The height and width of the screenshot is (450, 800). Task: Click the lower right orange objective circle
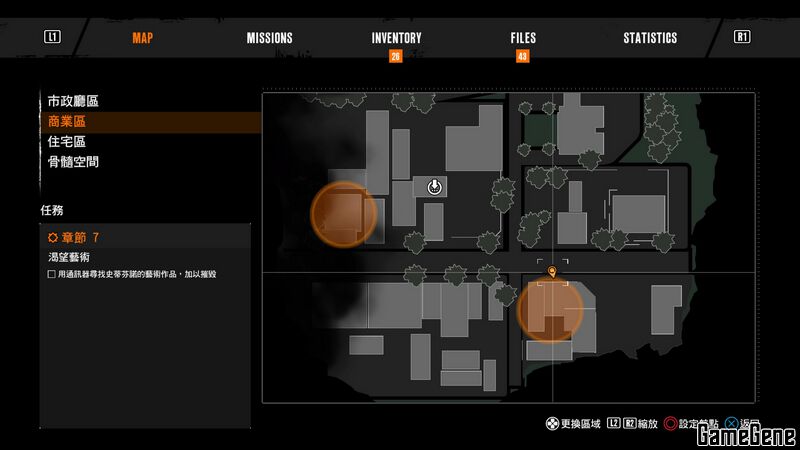click(550, 311)
